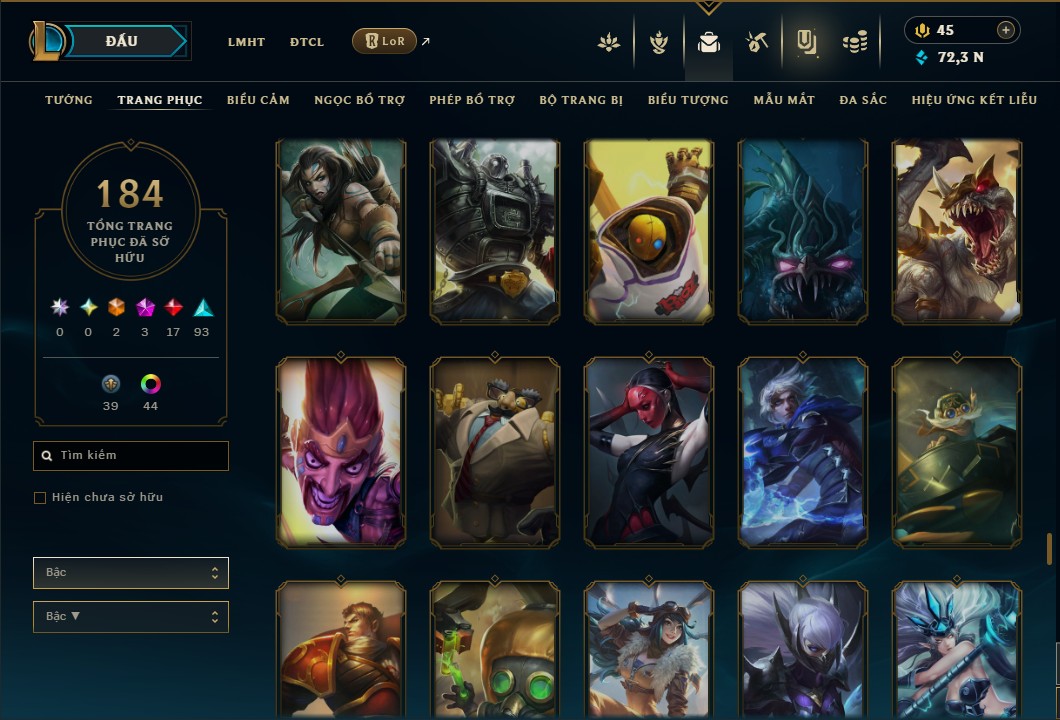Click the Tìm kiếm search field
This screenshot has width=1060, height=720.
point(131,456)
